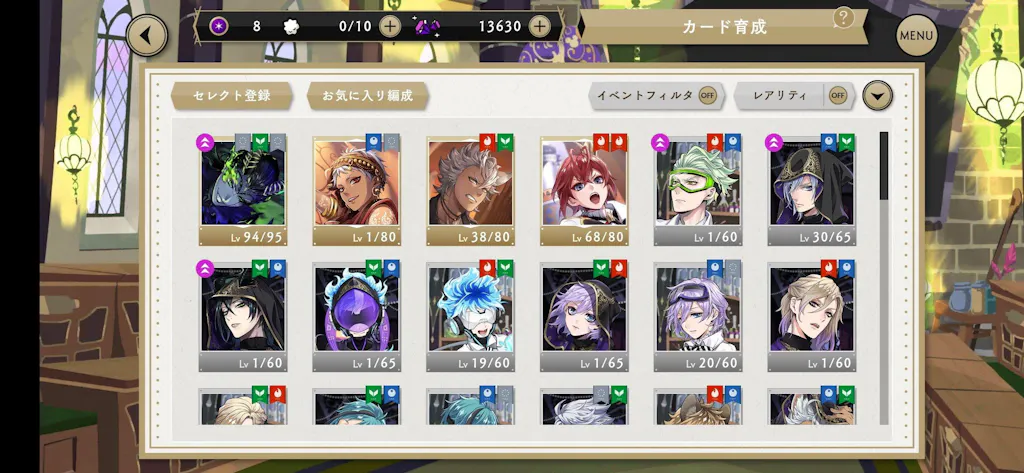Expand the sort dropdown arrow button
The height and width of the screenshot is (473, 1024).
(877, 96)
